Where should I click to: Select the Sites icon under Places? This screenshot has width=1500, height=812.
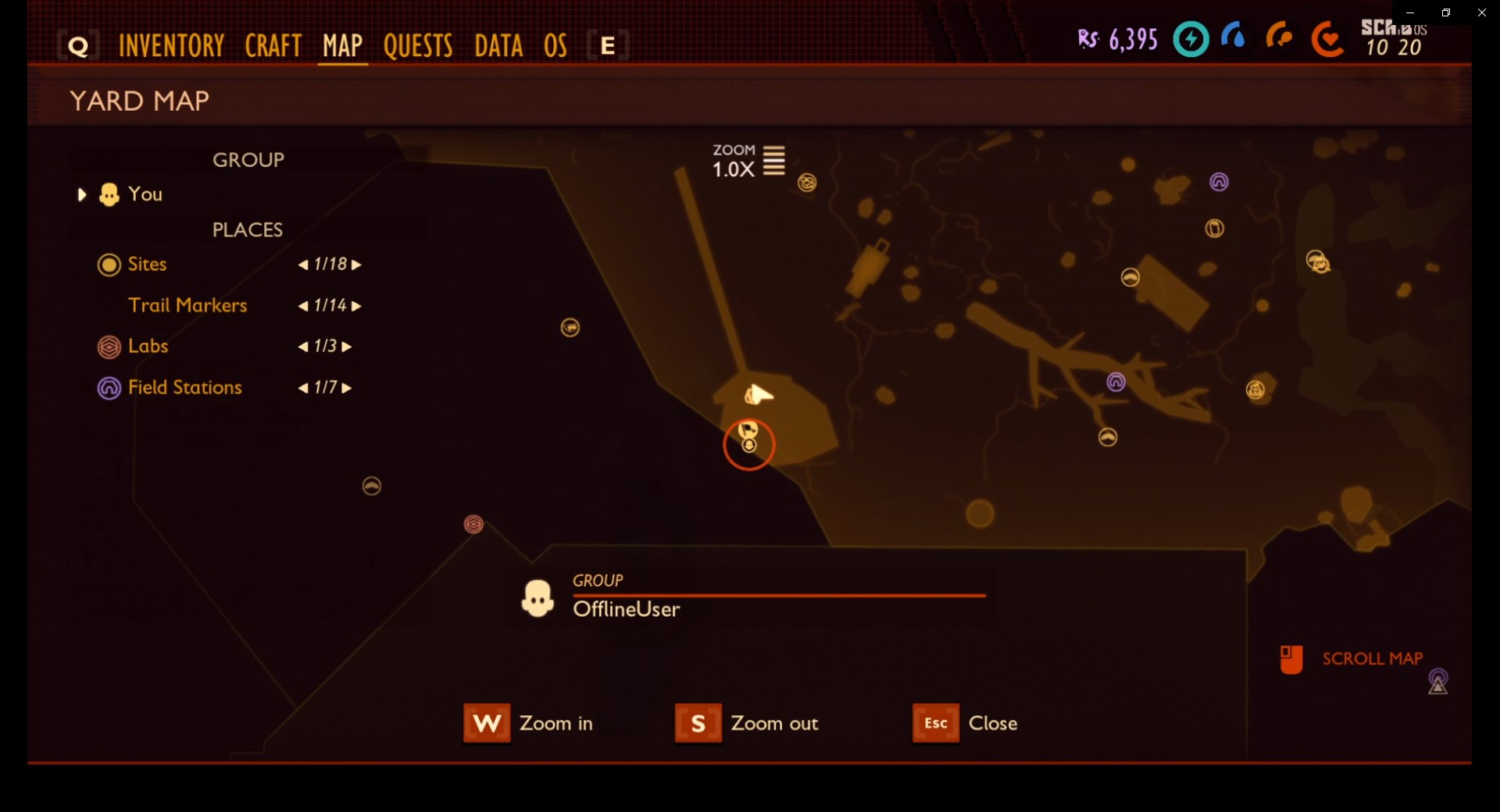(109, 265)
